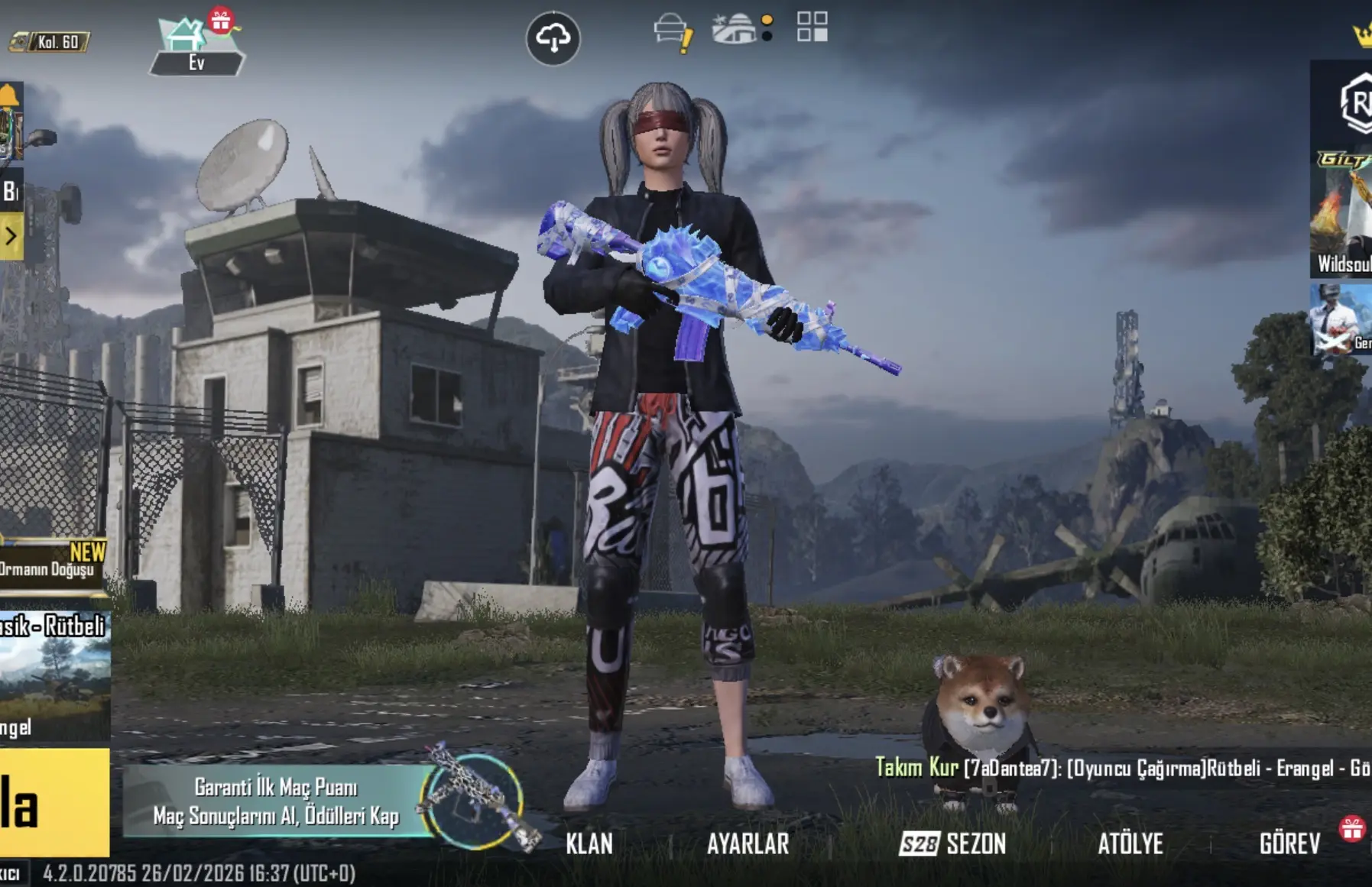Image resolution: width=1372 pixels, height=887 pixels.
Task: Open the S28 SEZON menu
Action: (952, 843)
